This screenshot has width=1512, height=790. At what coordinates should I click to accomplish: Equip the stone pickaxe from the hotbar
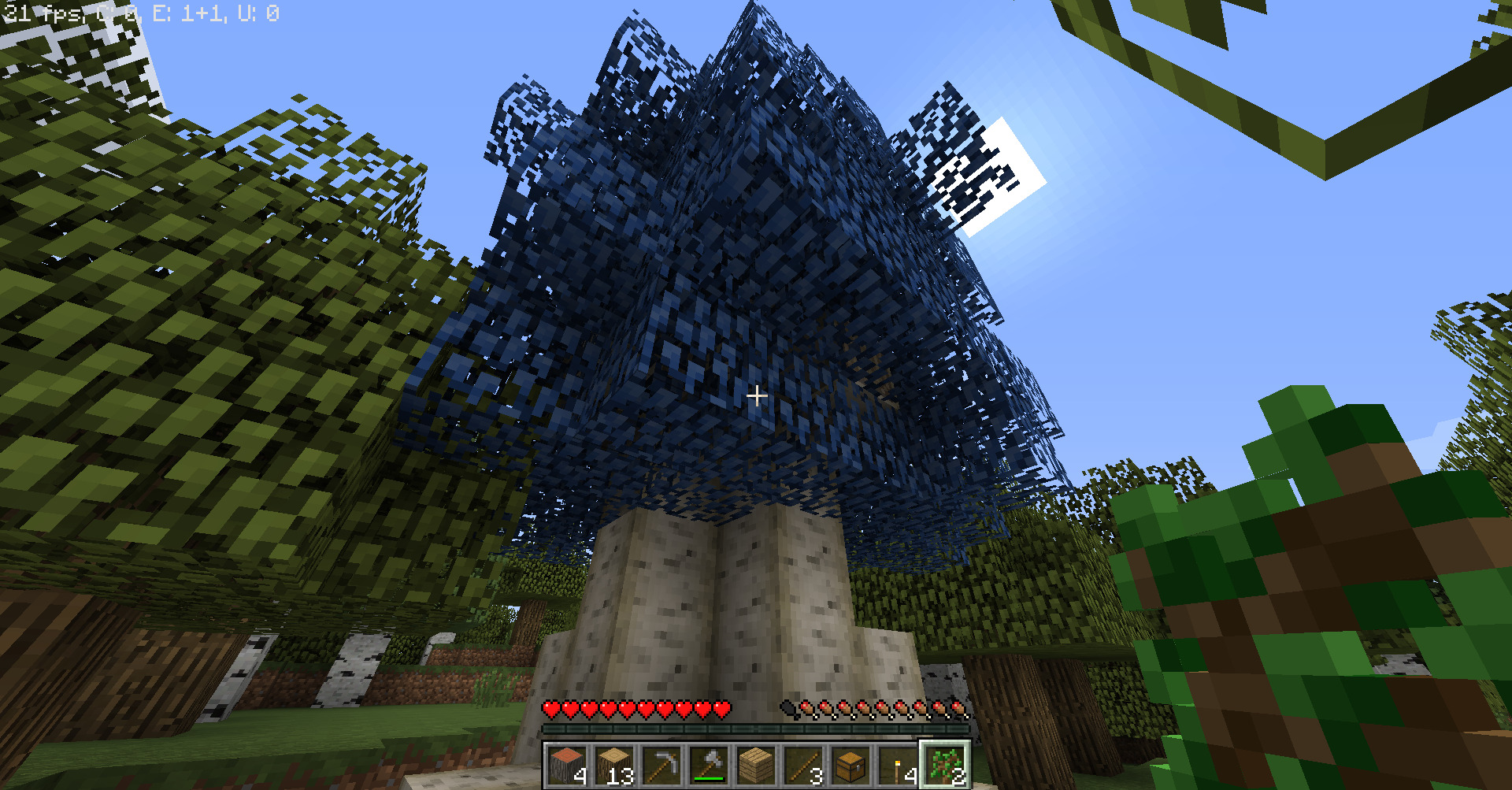pyautogui.click(x=661, y=766)
